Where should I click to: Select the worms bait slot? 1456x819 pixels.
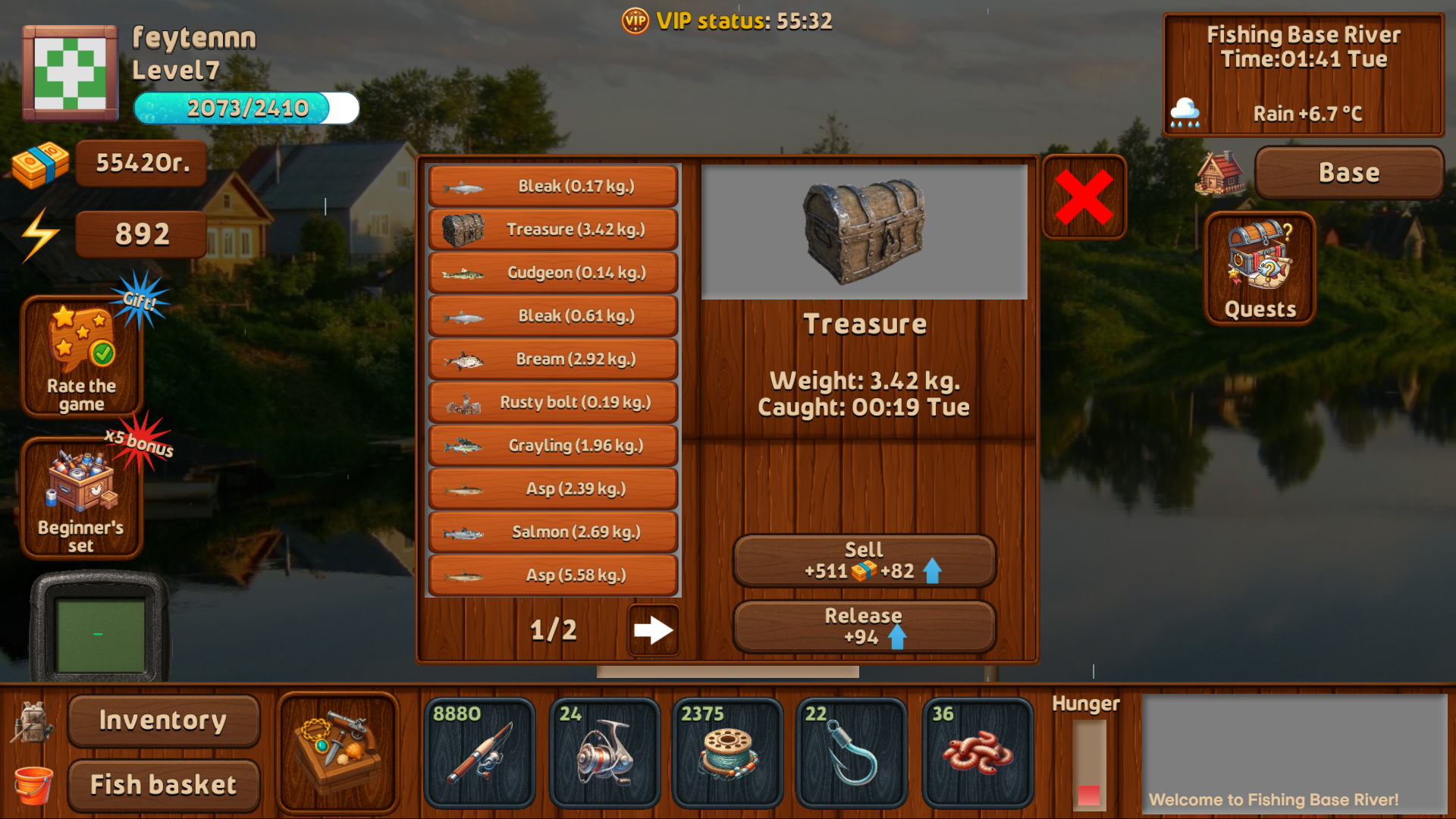974,753
